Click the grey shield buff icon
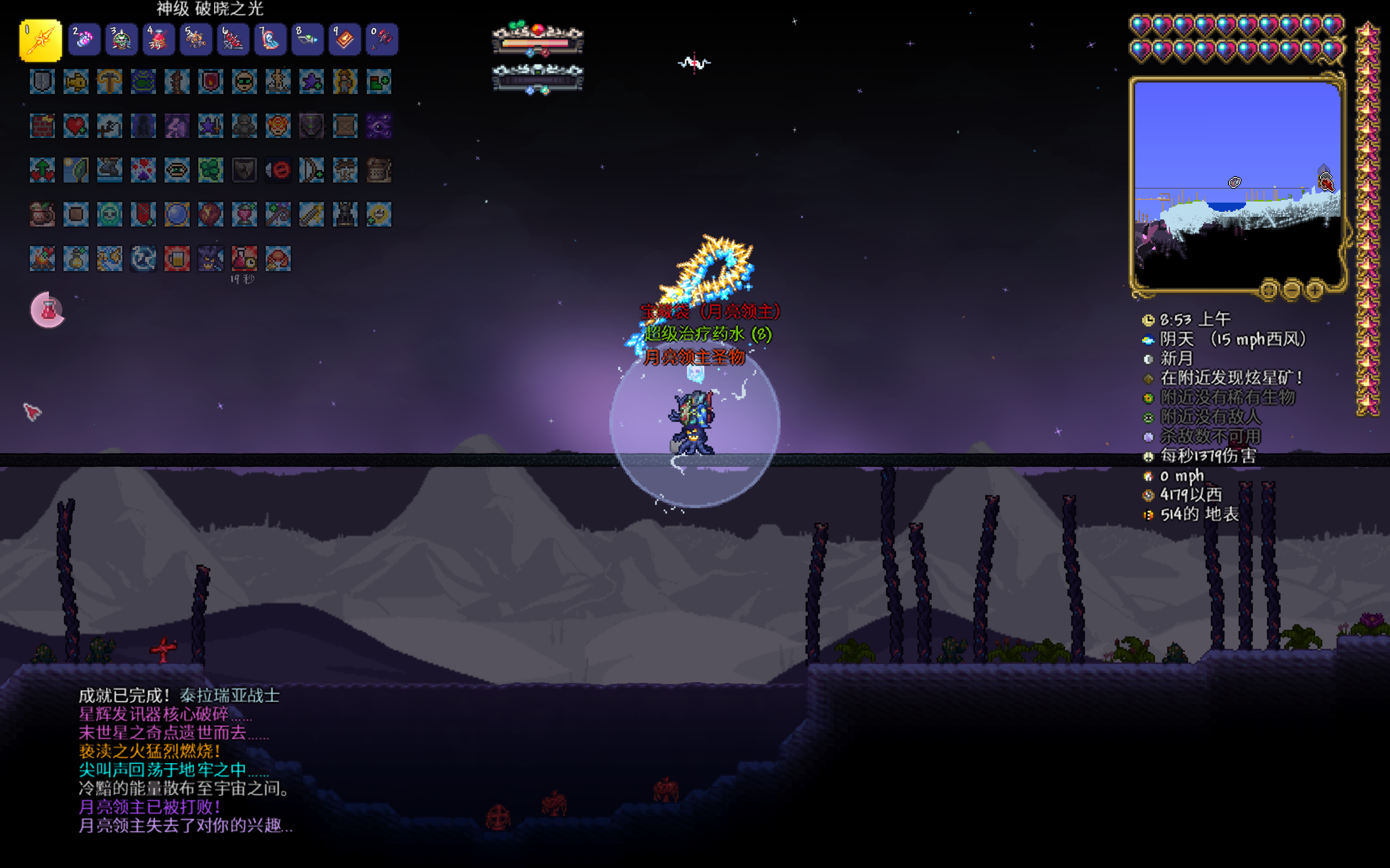Viewport: 1390px width, 868px height. click(x=42, y=81)
